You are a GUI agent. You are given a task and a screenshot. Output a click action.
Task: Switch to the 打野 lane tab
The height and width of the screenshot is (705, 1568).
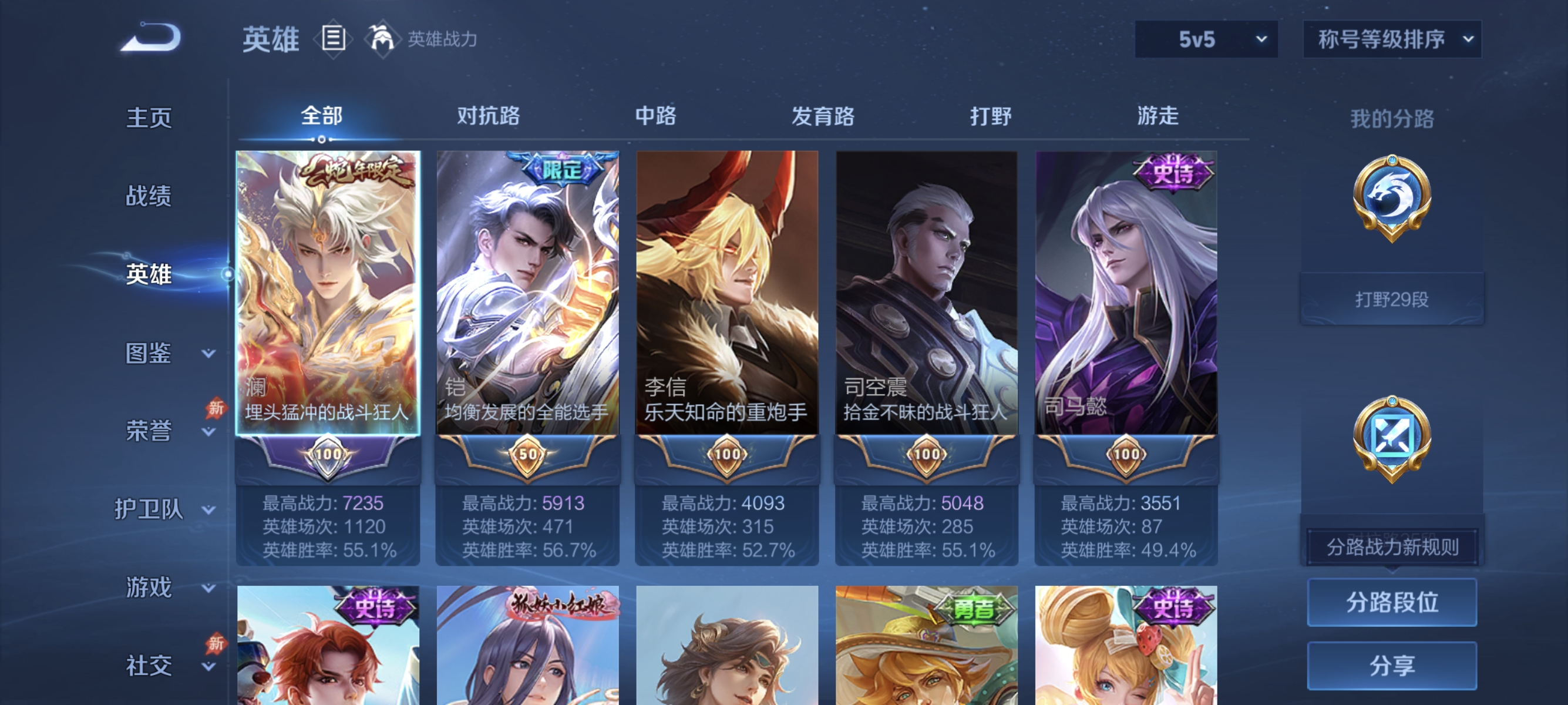[x=992, y=117]
